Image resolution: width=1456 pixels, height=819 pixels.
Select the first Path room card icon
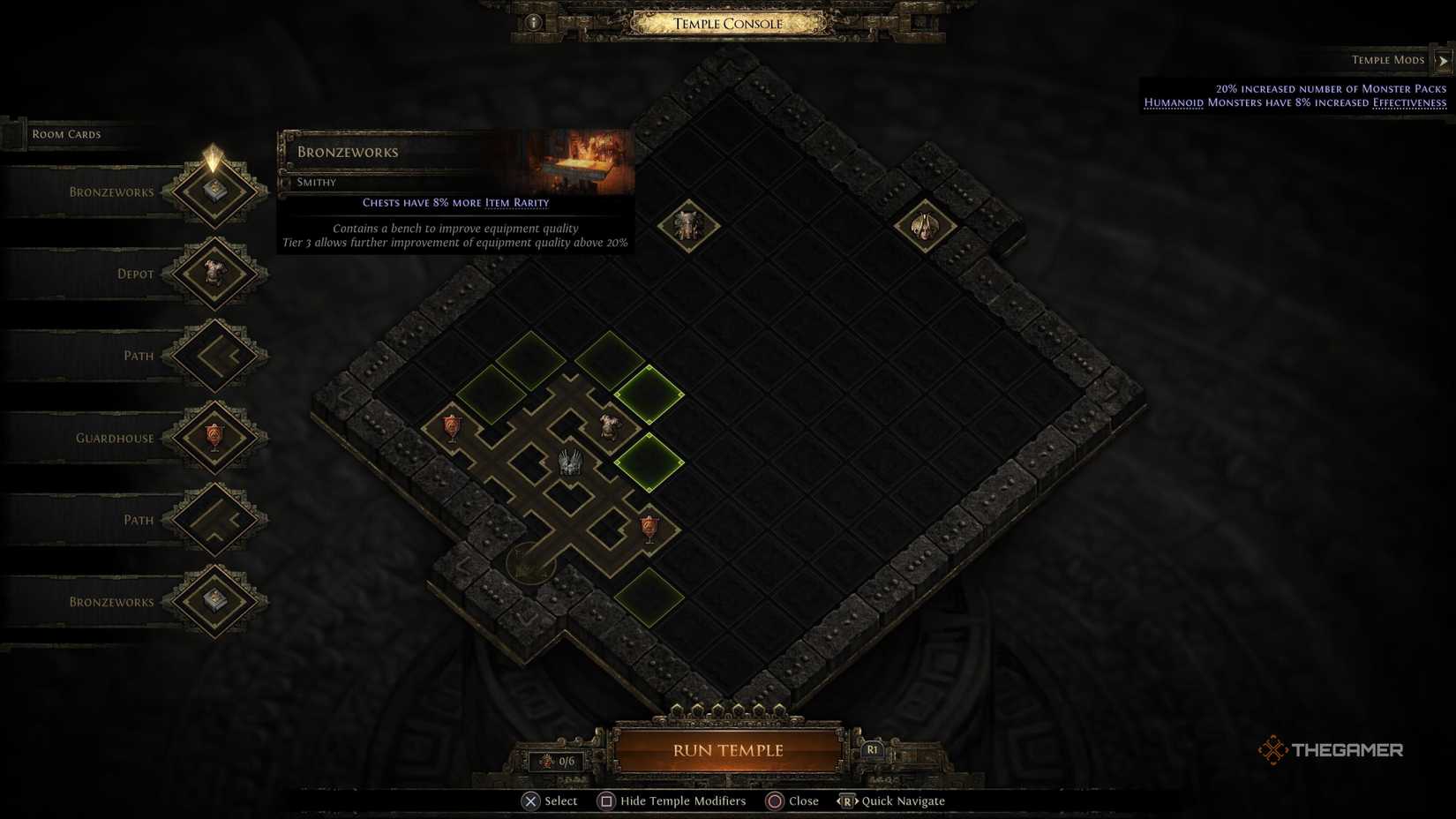(x=214, y=355)
